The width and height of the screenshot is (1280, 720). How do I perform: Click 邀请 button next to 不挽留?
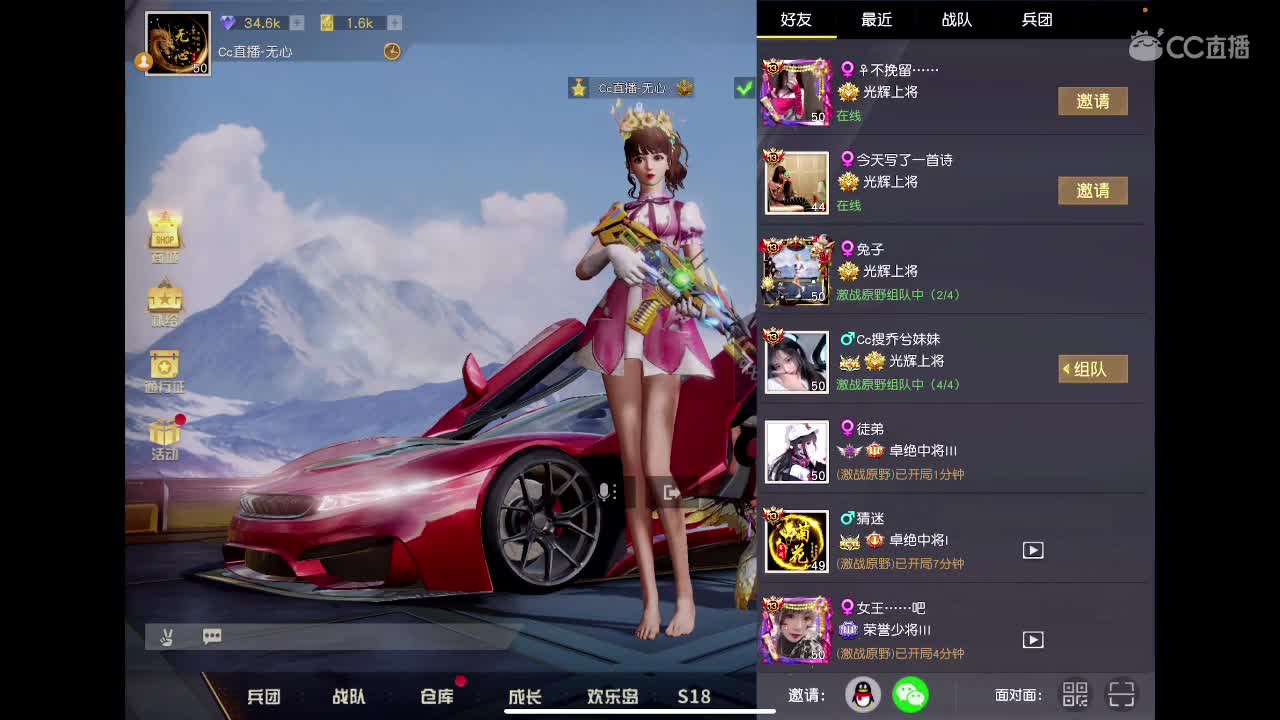point(1092,101)
